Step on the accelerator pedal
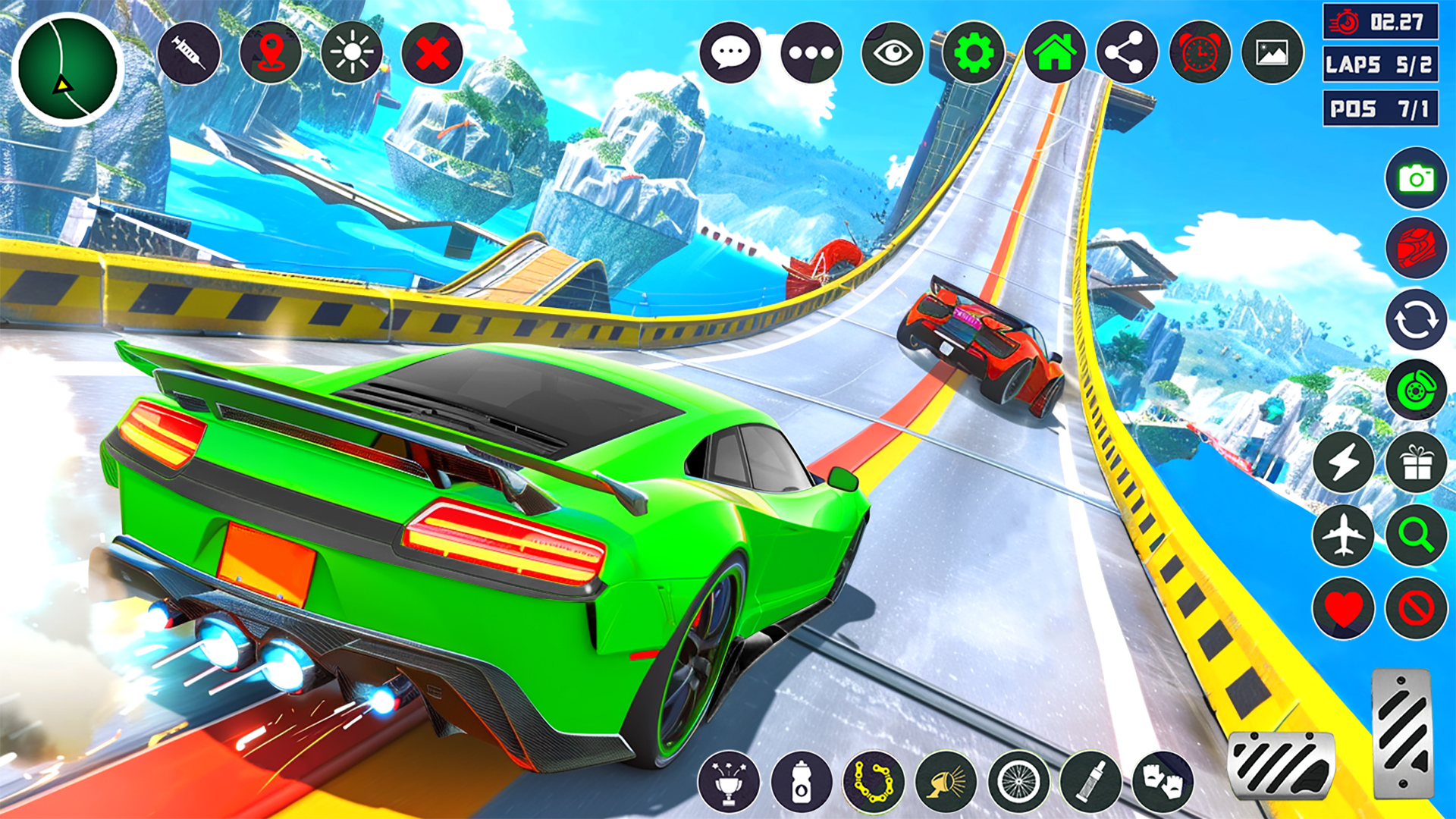This screenshot has height=819, width=1456. (1402, 733)
